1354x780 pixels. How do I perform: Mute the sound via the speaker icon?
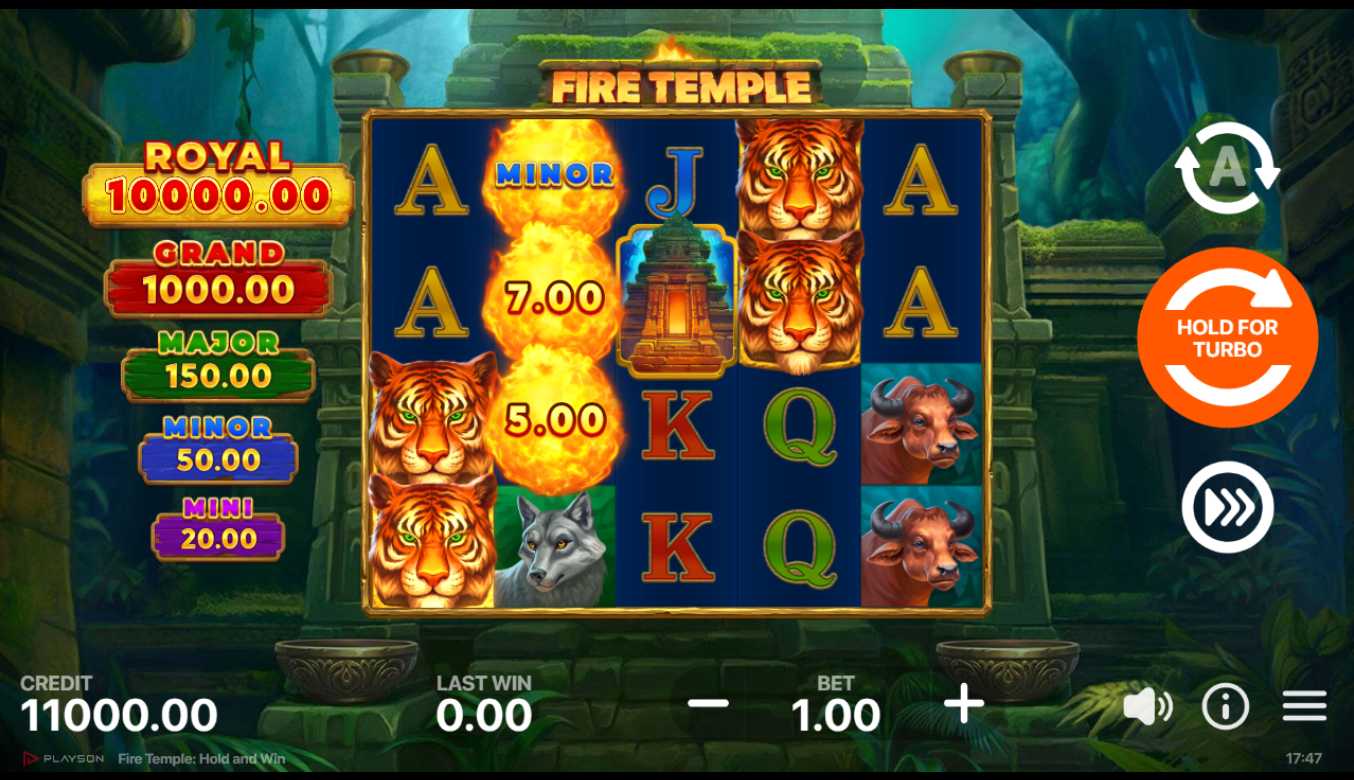[1147, 707]
